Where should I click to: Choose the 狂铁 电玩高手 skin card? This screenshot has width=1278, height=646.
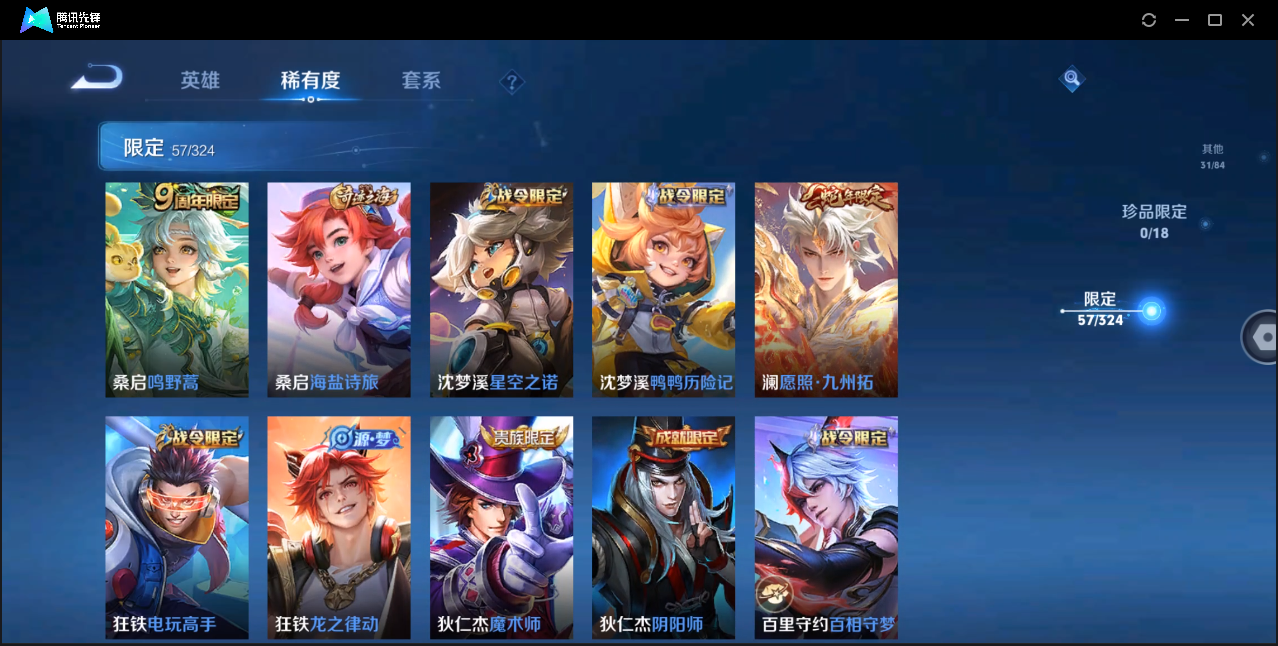tap(177, 527)
